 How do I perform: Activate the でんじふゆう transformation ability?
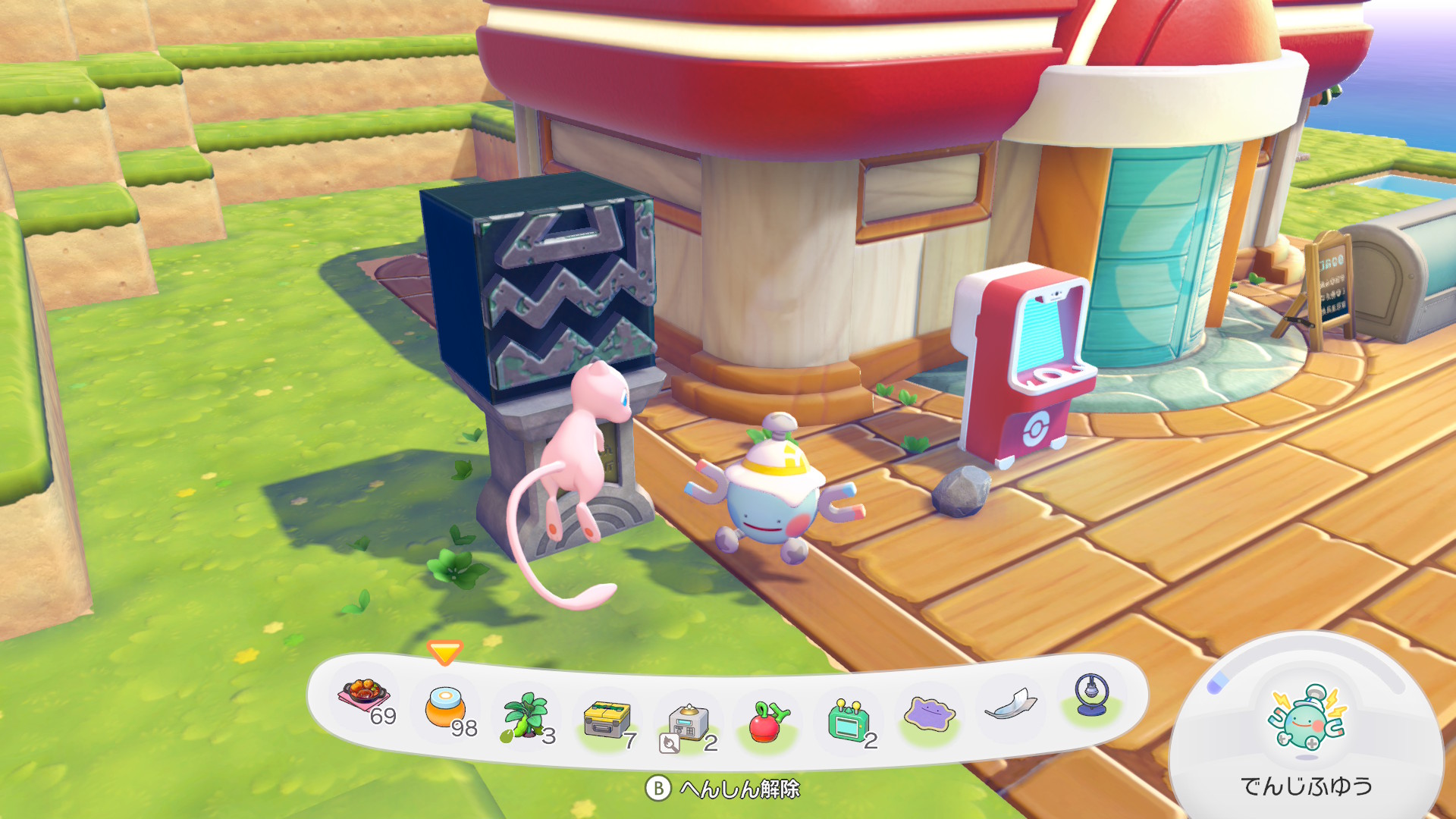pos(1306,722)
